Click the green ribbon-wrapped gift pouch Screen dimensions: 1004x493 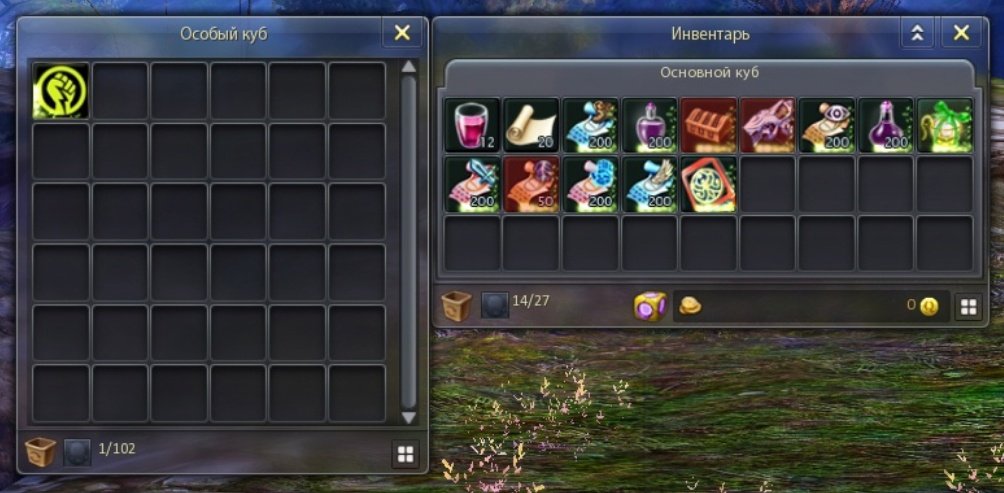pyautogui.click(x=946, y=125)
